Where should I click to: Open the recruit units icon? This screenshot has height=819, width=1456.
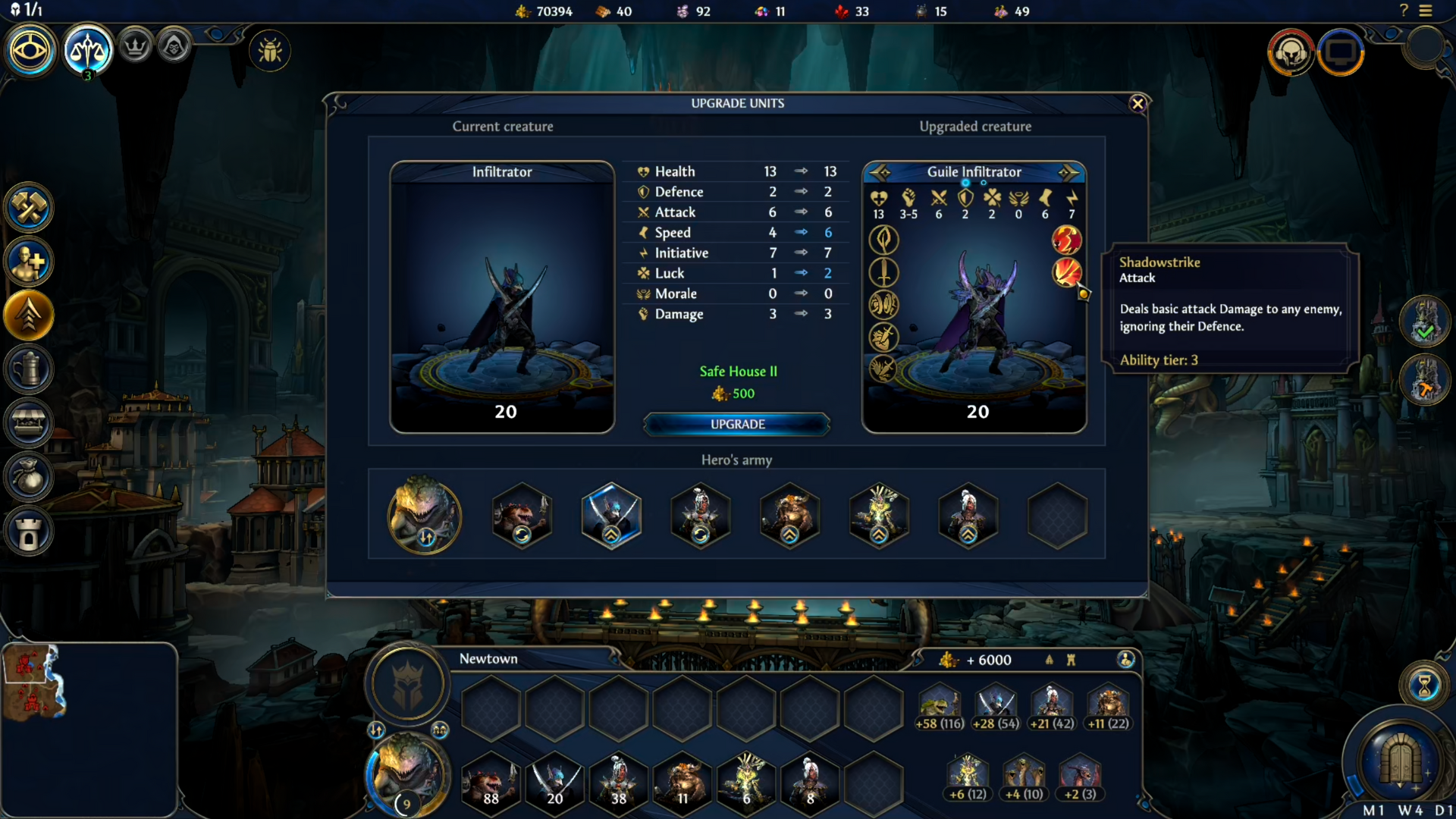pos(29,262)
